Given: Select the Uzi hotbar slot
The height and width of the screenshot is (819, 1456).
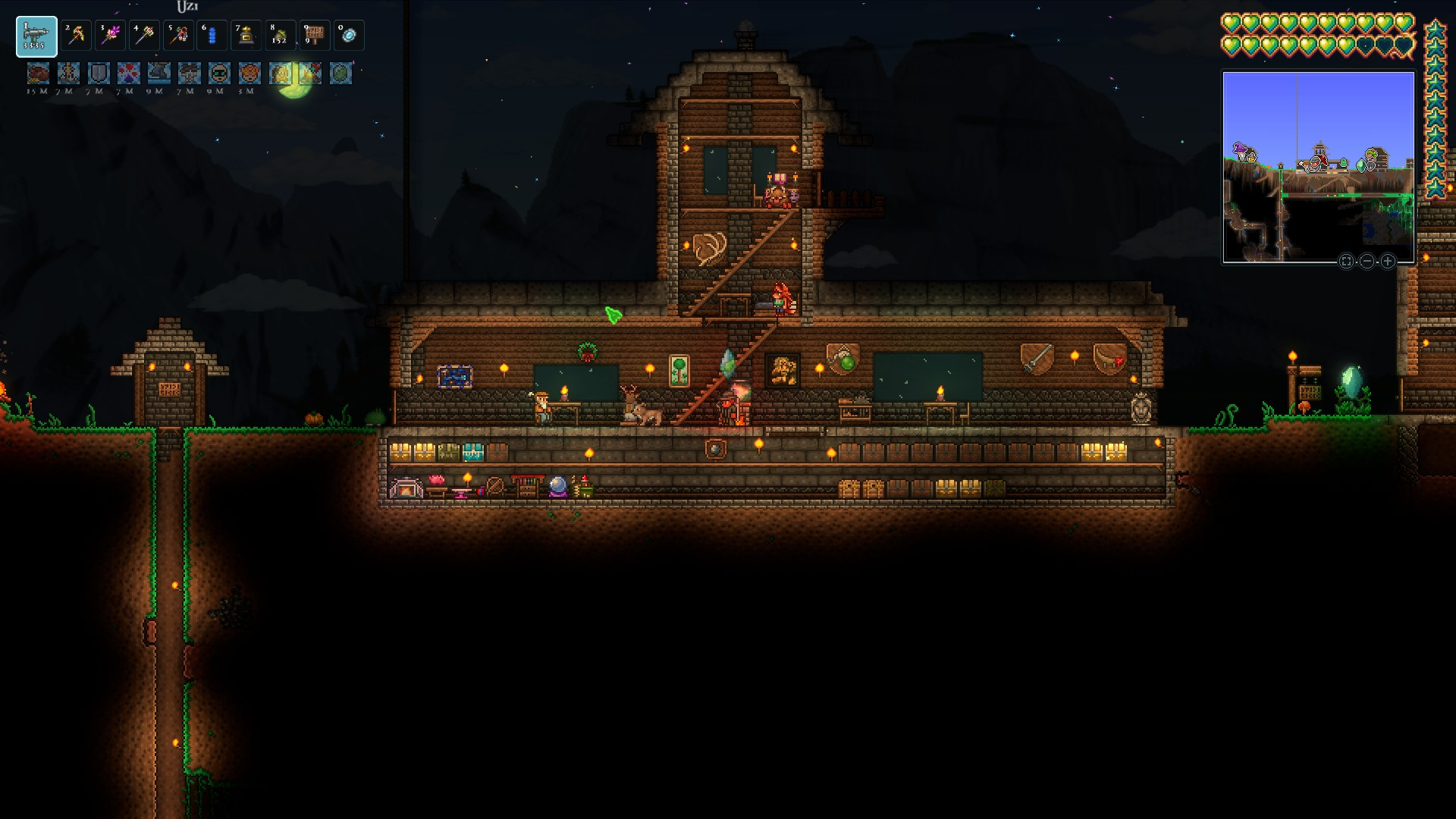Looking at the screenshot, I should (x=36, y=36).
